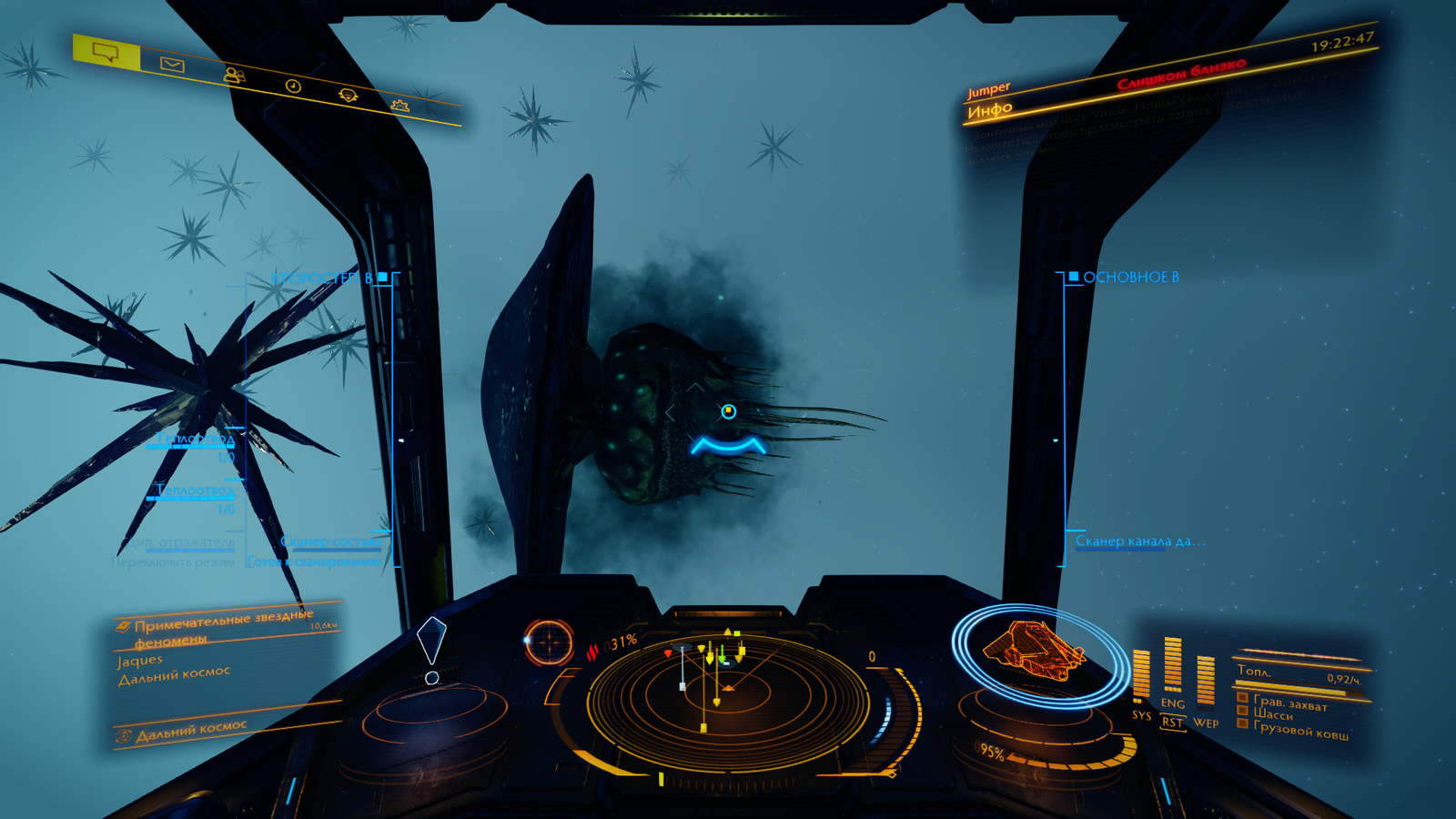The height and width of the screenshot is (819, 1456).
Task: Open the Примечательные звездные феномены target panel
Action: 223,625
